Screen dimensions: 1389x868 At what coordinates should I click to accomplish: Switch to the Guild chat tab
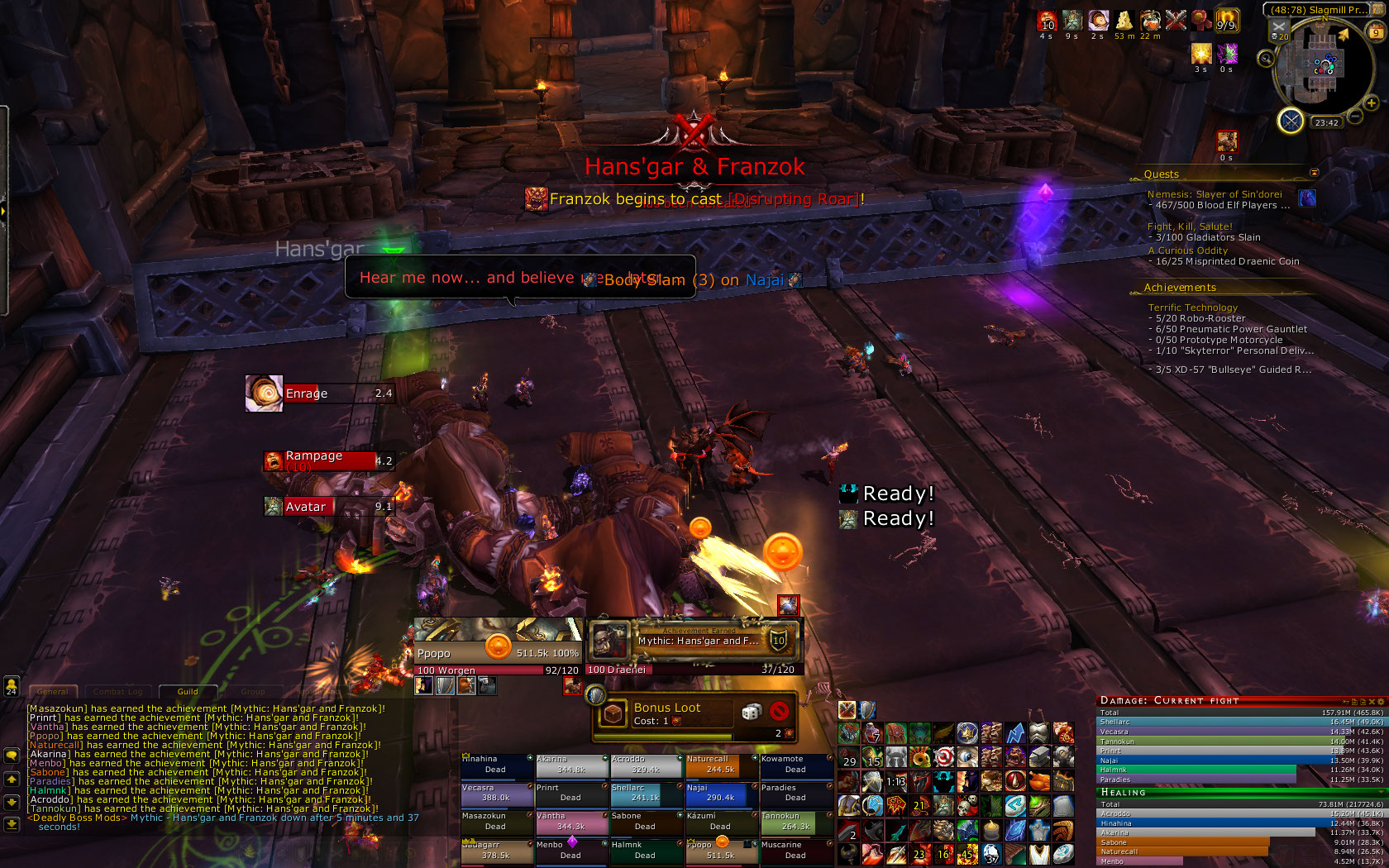pos(188,691)
